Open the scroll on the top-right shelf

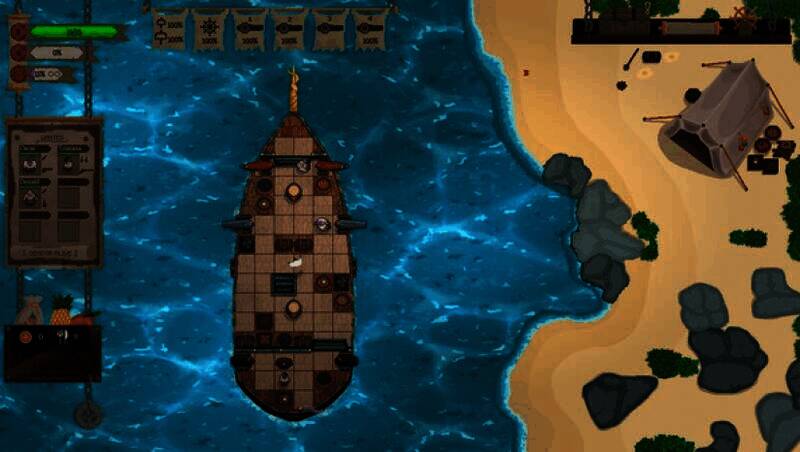690,28
